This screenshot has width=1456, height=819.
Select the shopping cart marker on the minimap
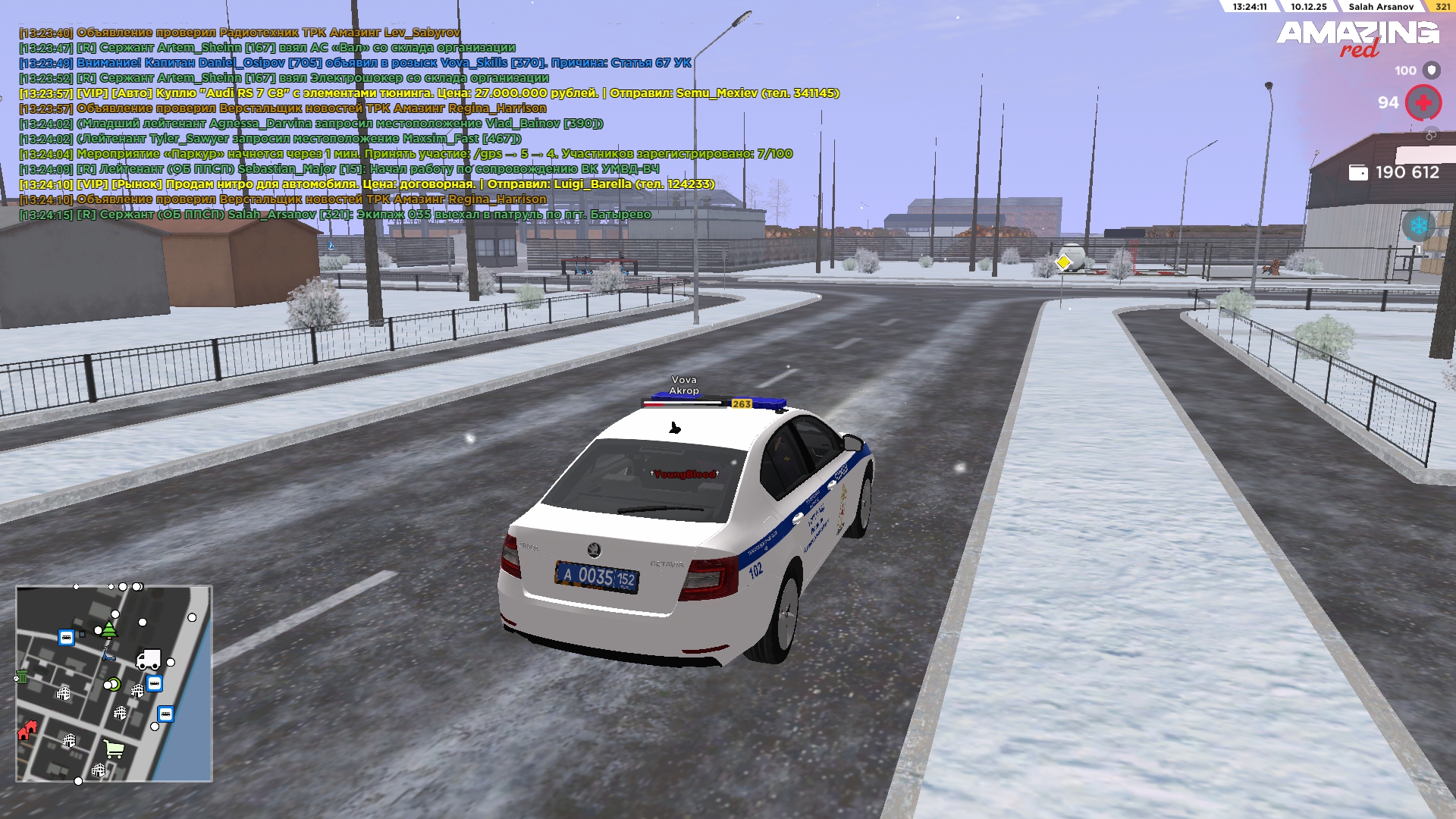coord(114,749)
